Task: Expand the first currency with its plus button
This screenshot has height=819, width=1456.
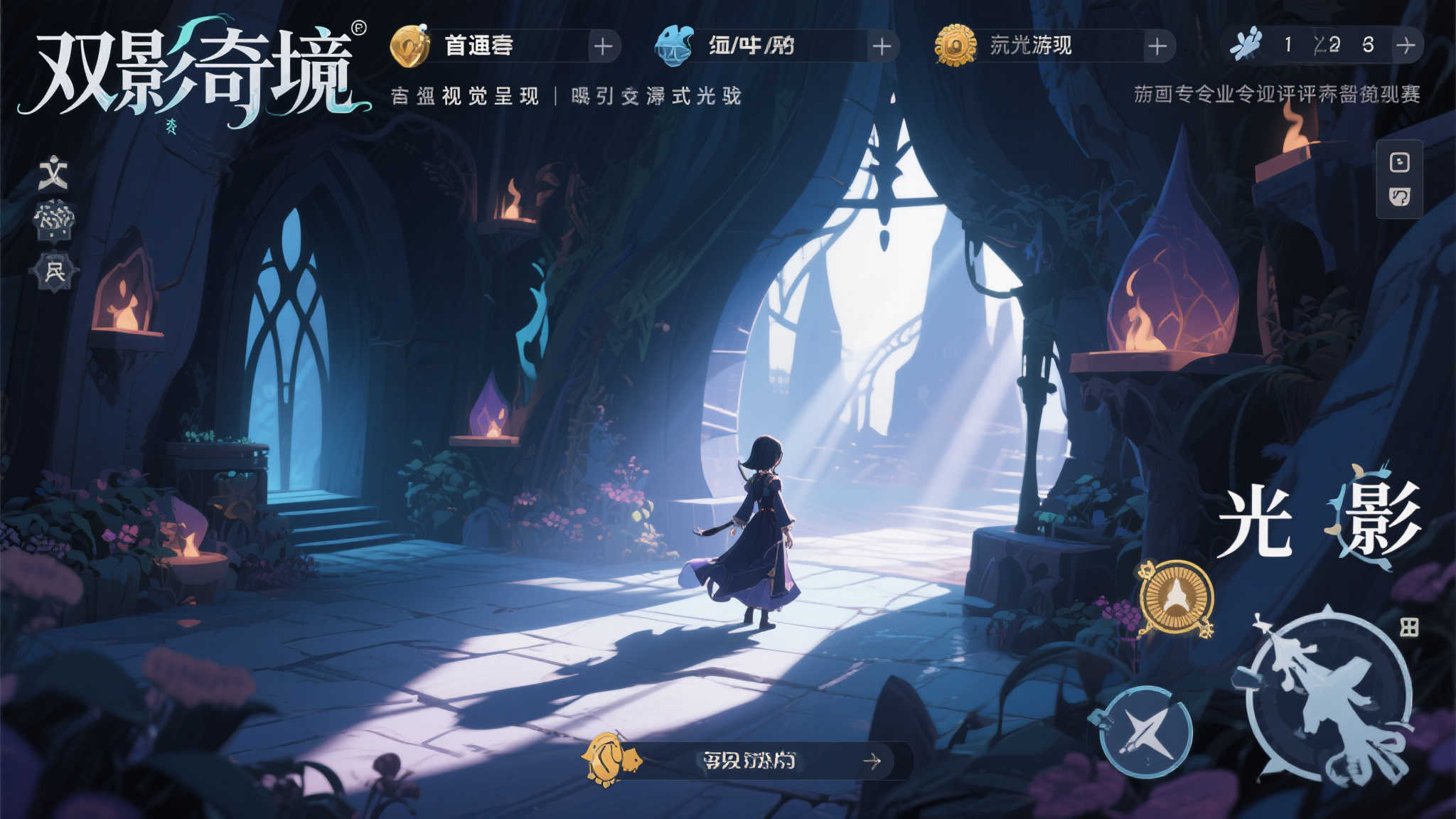Action: tap(605, 46)
